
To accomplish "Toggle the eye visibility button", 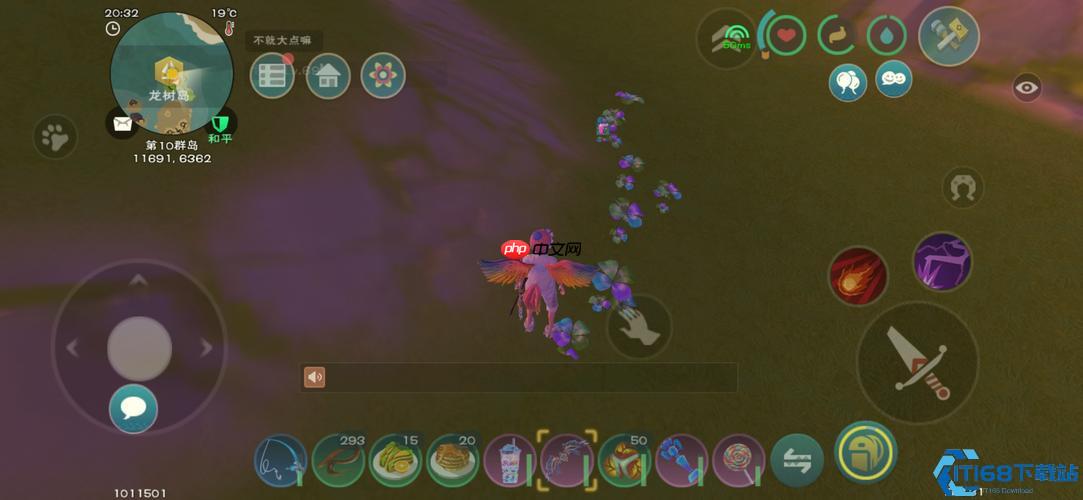I will 1027,88.
